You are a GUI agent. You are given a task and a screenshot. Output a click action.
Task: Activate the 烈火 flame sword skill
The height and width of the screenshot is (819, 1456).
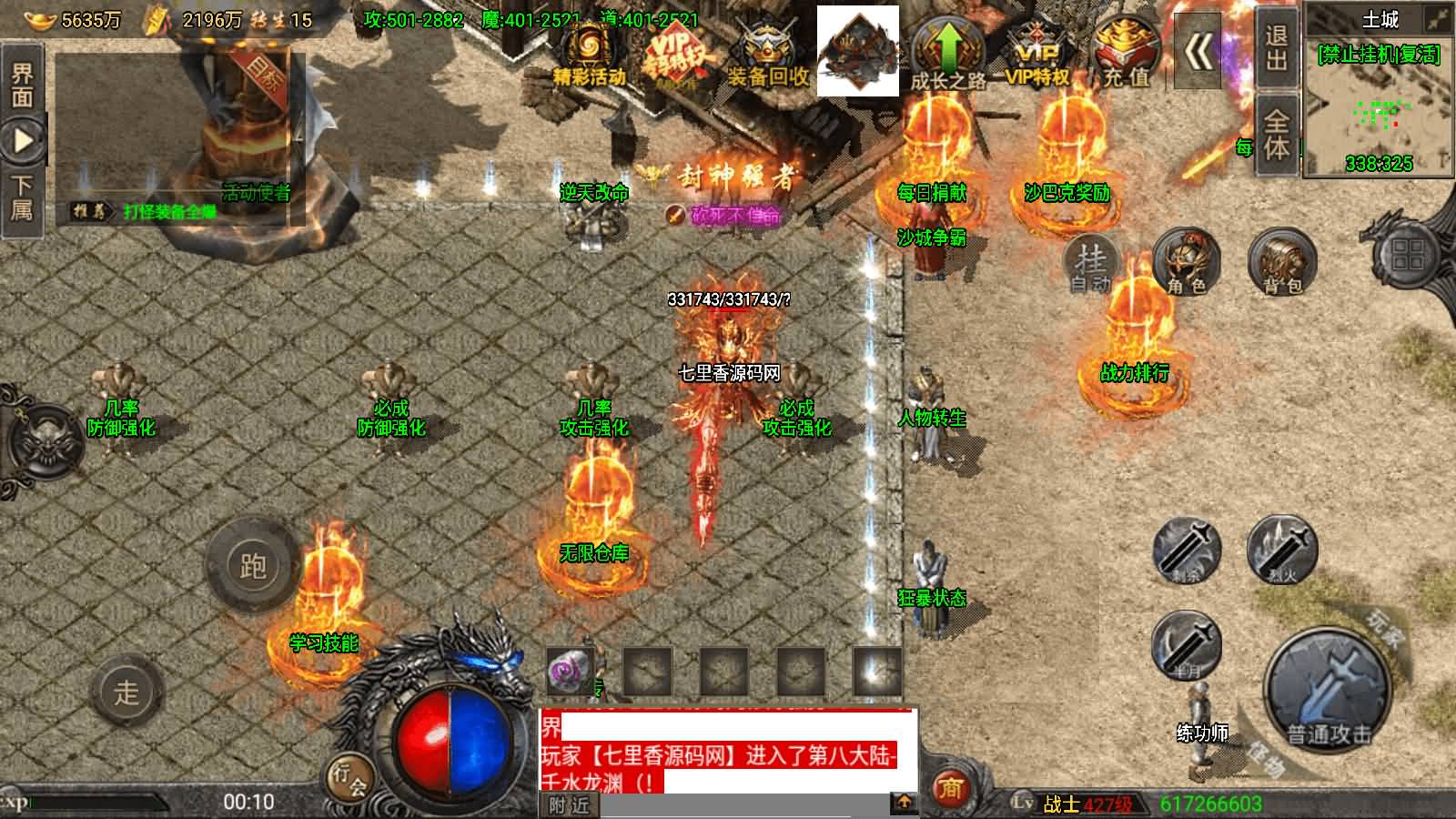pos(1282,549)
